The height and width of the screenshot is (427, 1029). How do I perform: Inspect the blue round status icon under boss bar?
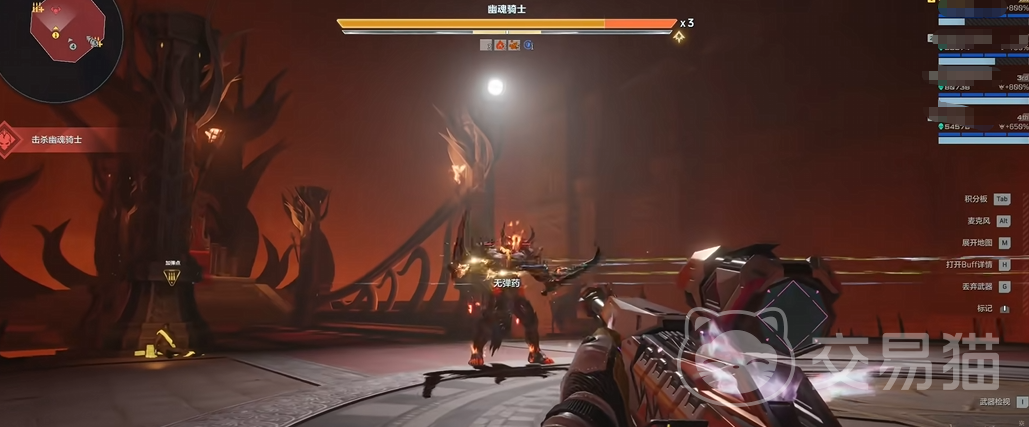click(528, 45)
